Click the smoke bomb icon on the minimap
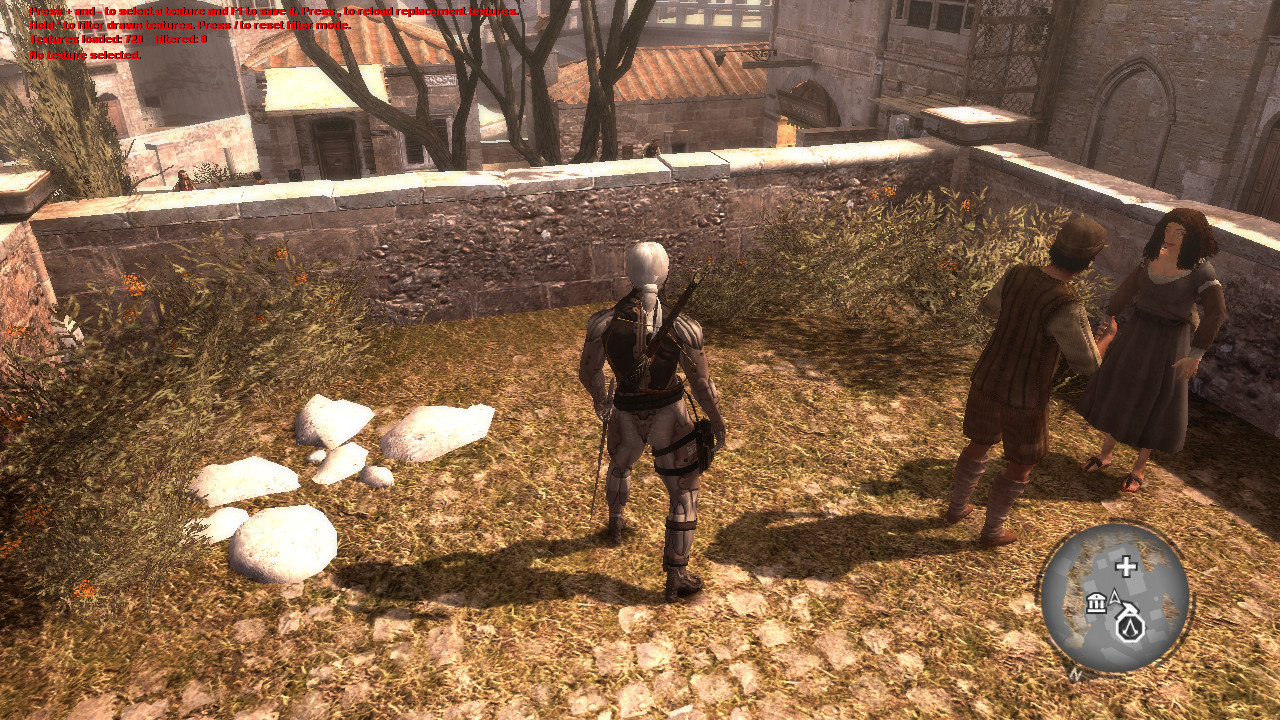1280x720 pixels. pyautogui.click(x=1128, y=609)
